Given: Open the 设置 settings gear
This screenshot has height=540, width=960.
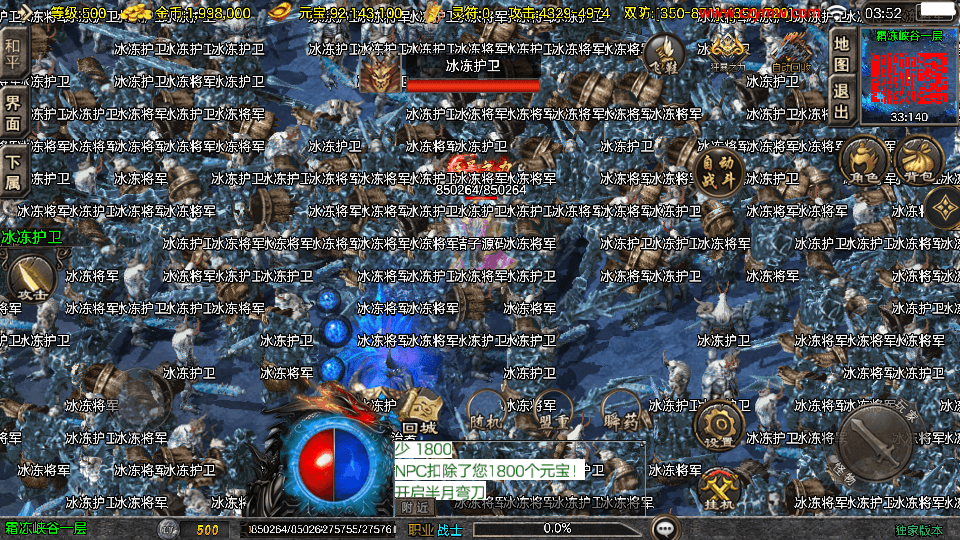Looking at the screenshot, I should (x=718, y=424).
